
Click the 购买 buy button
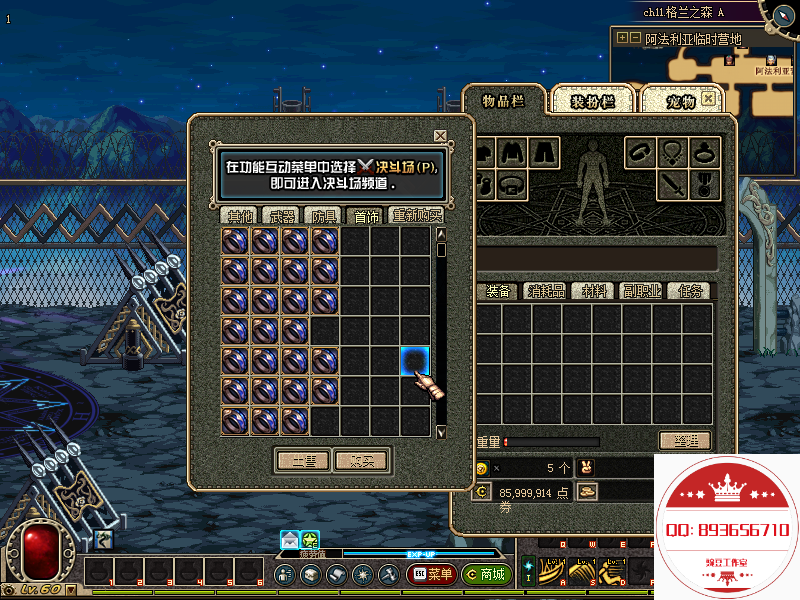tap(360, 461)
